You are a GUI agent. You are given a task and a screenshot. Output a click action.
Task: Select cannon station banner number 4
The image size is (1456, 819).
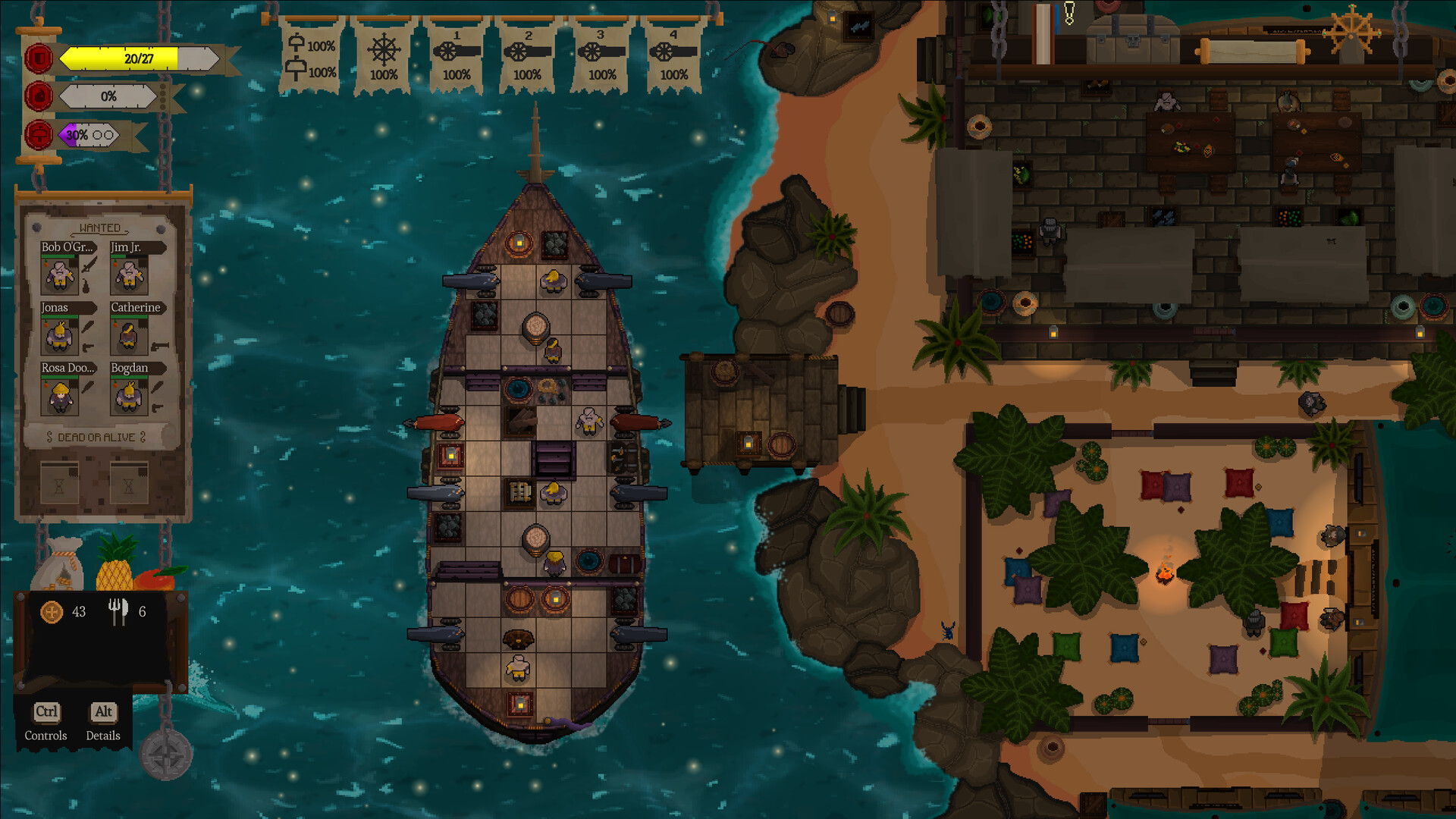click(x=673, y=53)
